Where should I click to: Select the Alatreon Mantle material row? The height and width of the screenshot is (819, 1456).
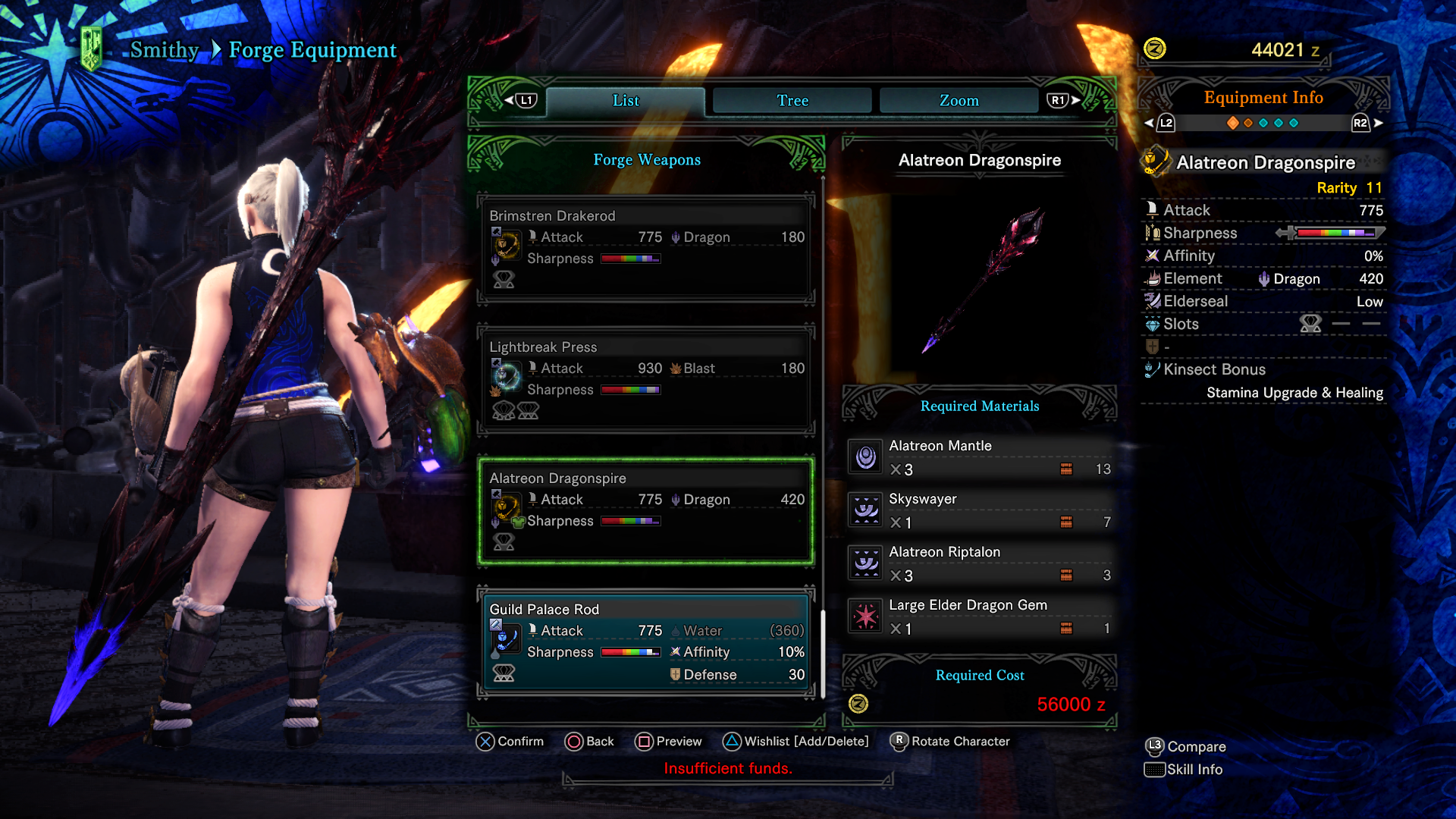[x=980, y=457]
